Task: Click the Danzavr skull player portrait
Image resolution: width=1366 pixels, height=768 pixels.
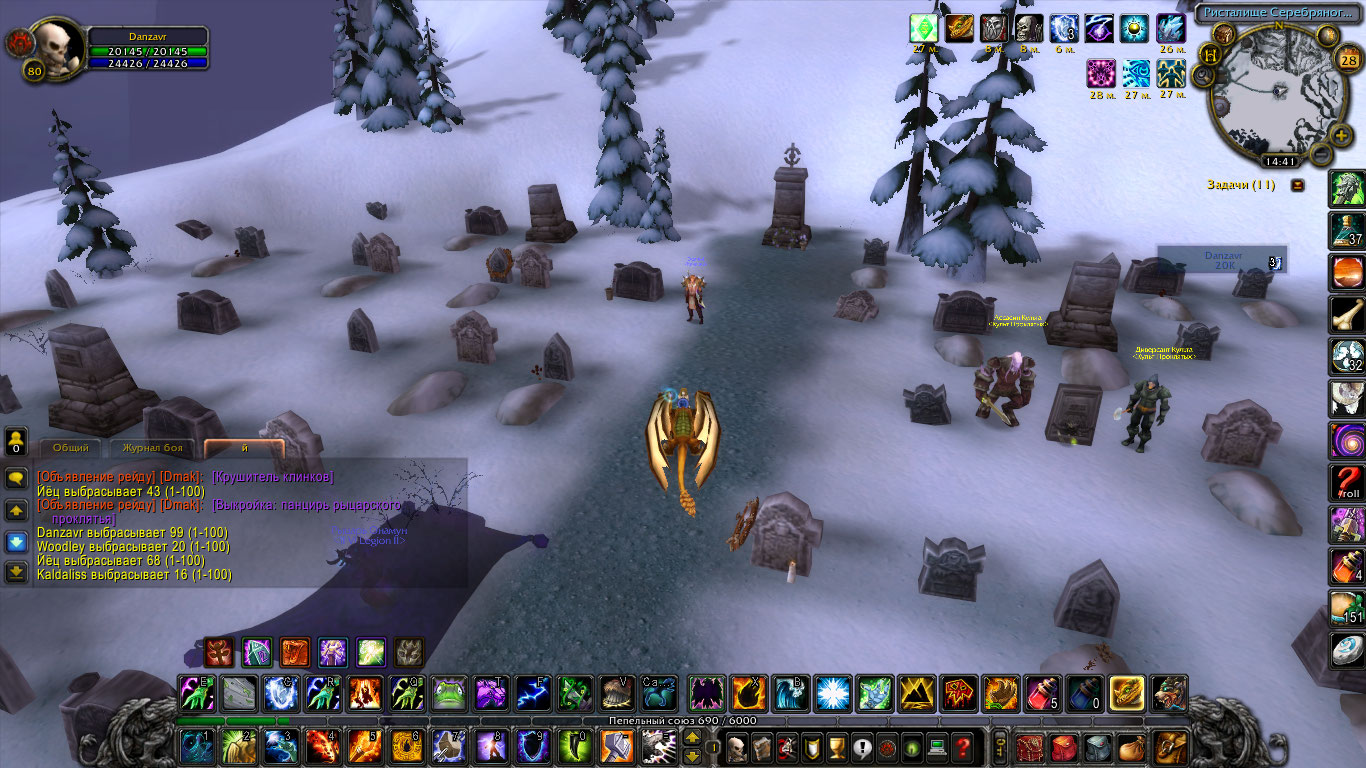Action: point(57,48)
